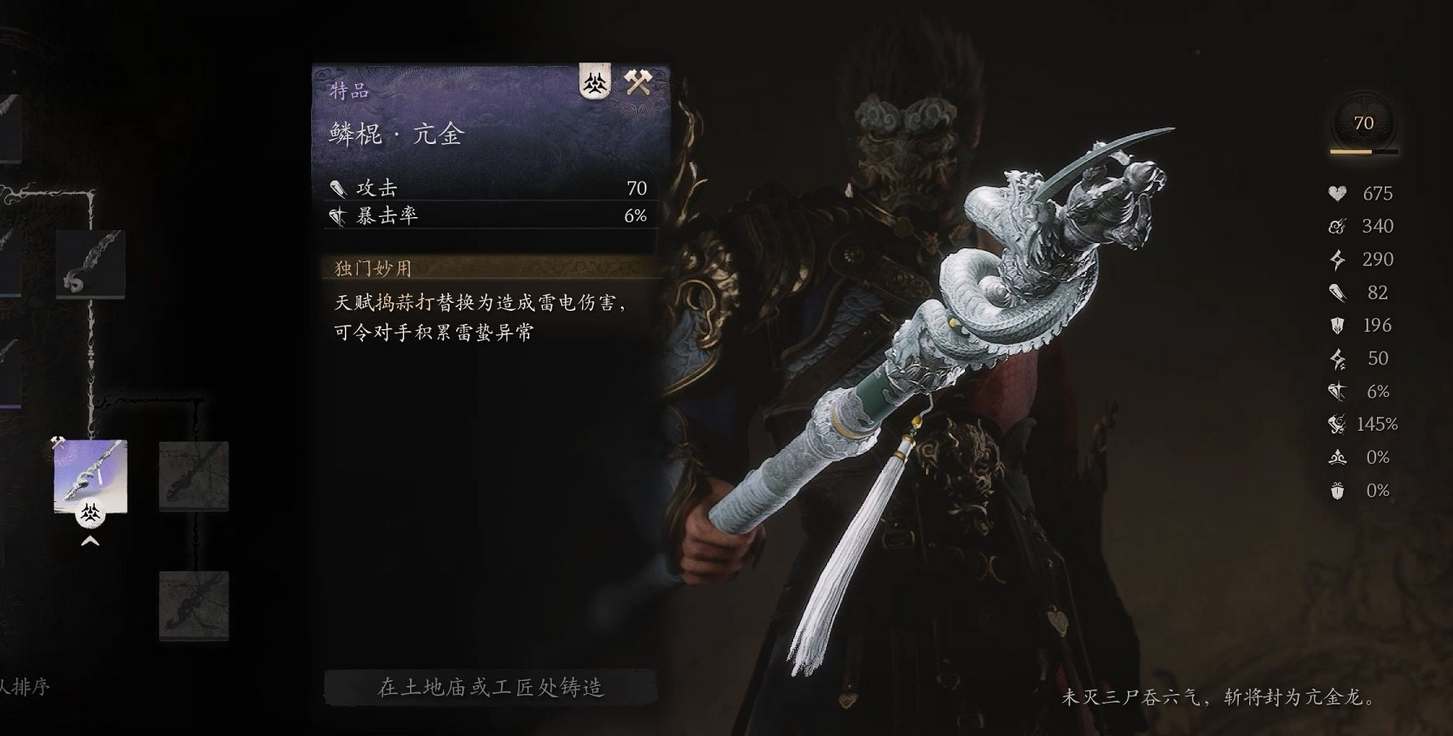Click the mana lightning icon showing 290
This screenshot has height=736, width=1453.
click(1337, 259)
